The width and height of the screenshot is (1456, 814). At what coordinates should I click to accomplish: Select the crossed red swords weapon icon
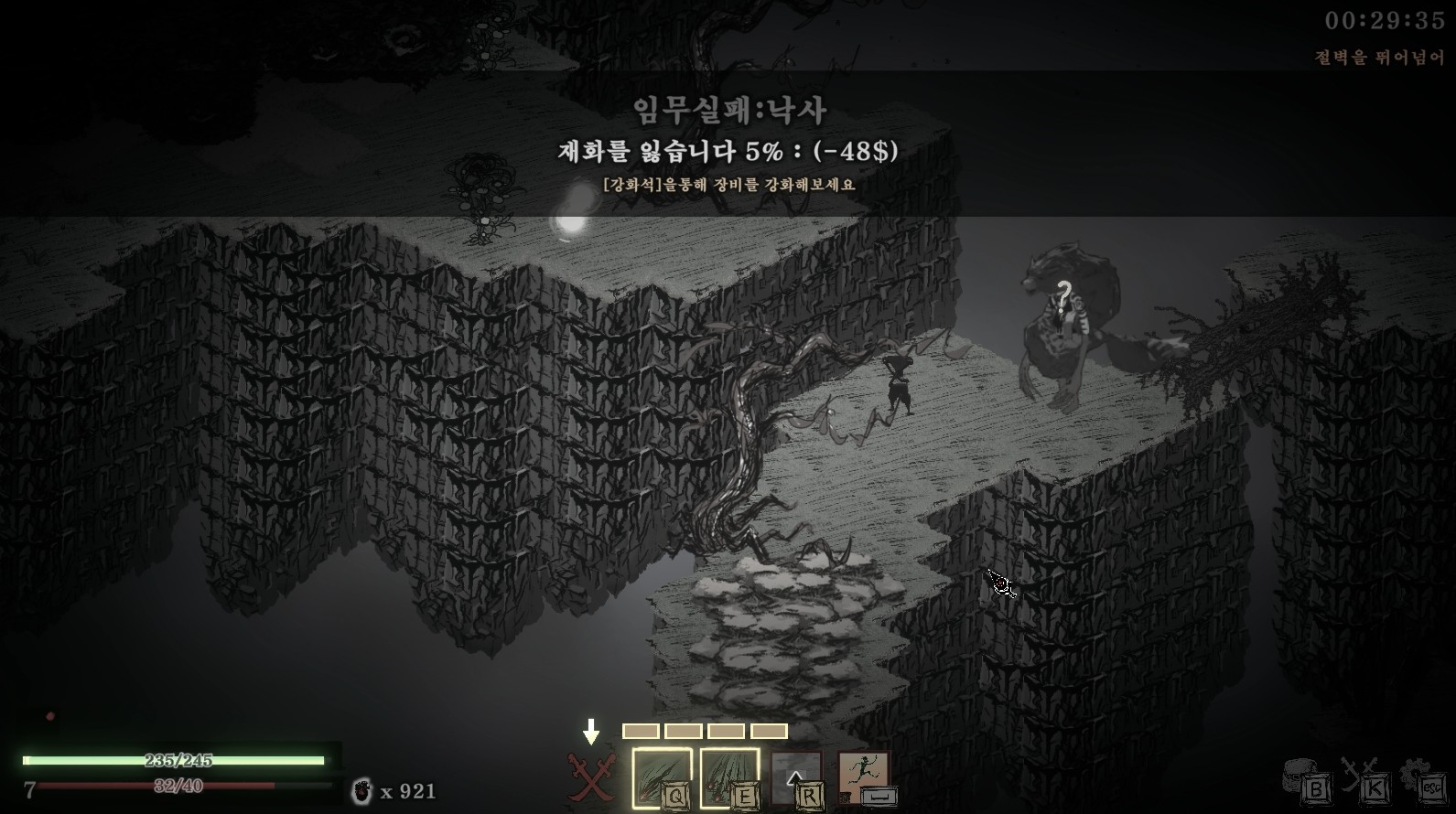point(591,777)
